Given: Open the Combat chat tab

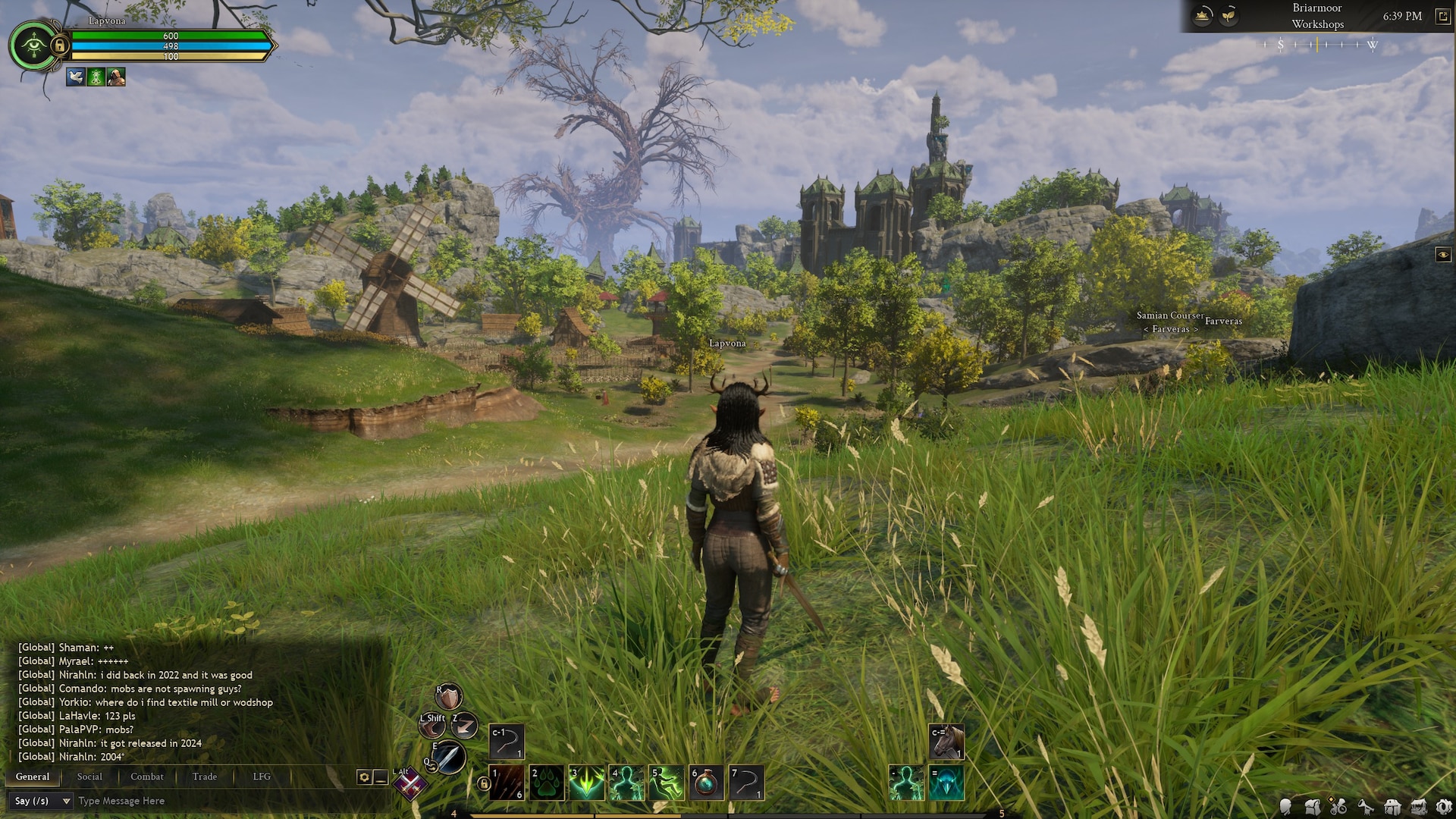Looking at the screenshot, I should tap(146, 777).
